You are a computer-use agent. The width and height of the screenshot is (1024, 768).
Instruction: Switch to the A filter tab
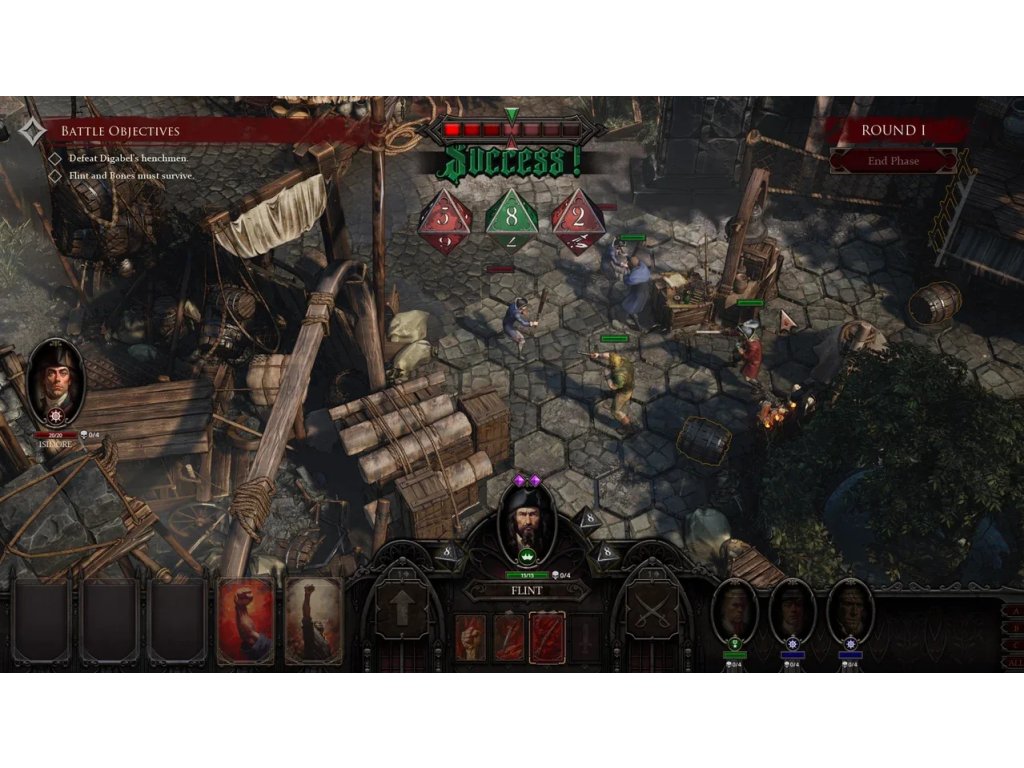(1016, 611)
